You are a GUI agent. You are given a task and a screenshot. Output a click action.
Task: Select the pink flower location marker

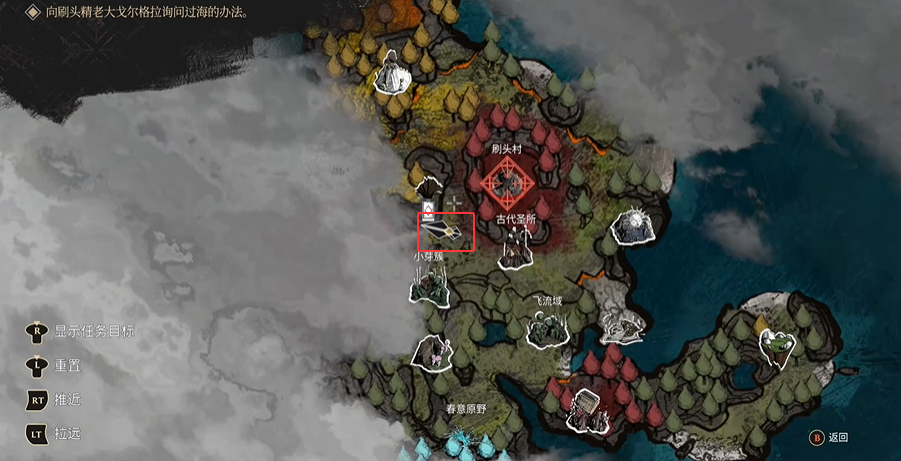click(436, 350)
